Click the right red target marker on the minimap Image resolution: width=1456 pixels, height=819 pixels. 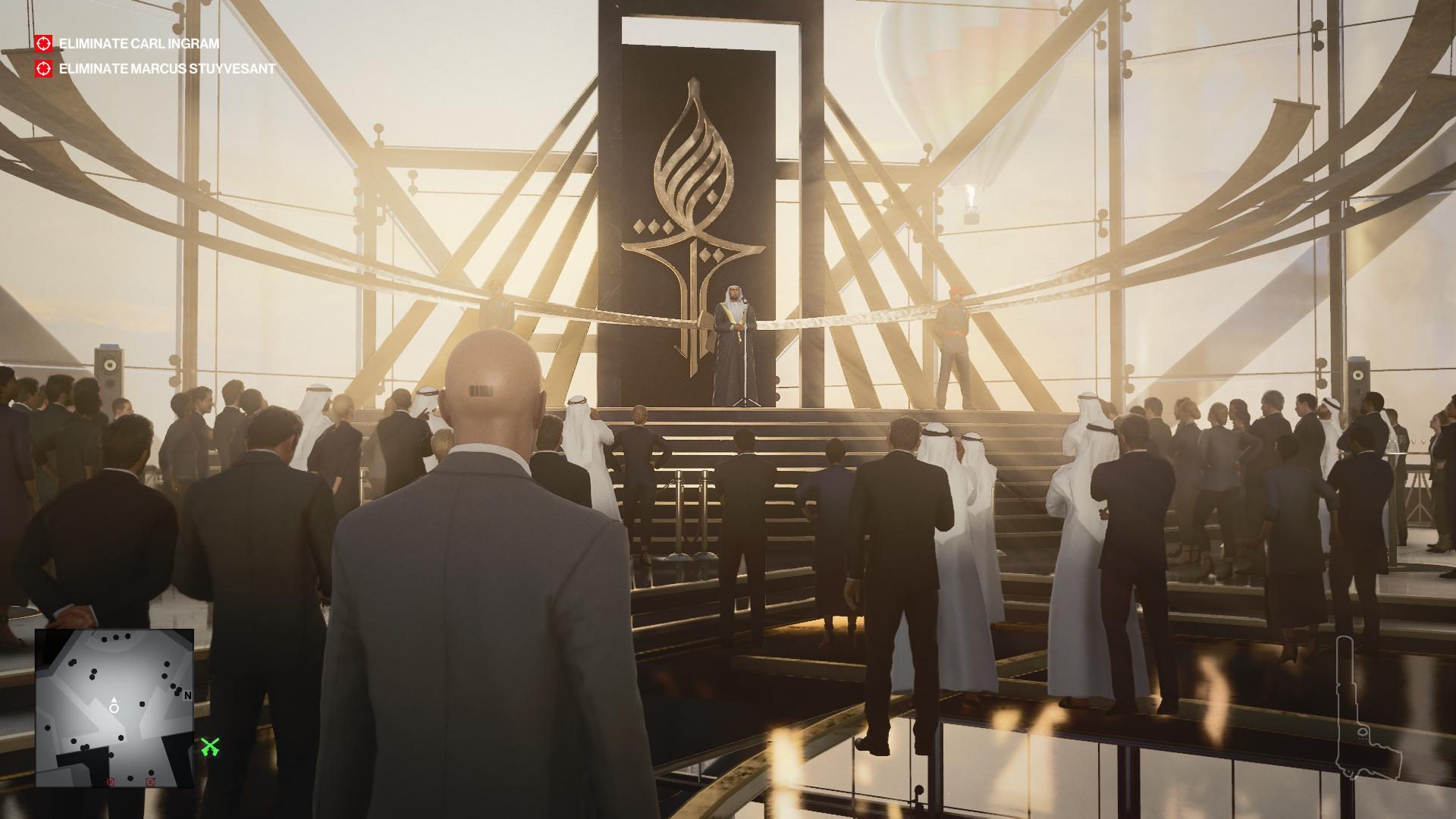click(150, 781)
